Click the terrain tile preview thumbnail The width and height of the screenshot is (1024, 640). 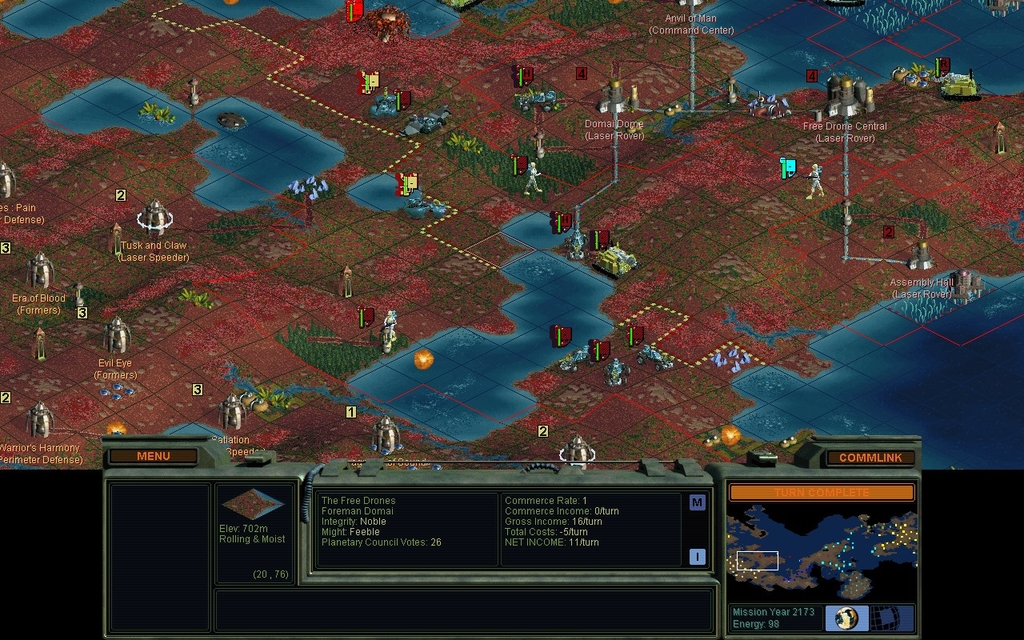(x=252, y=505)
